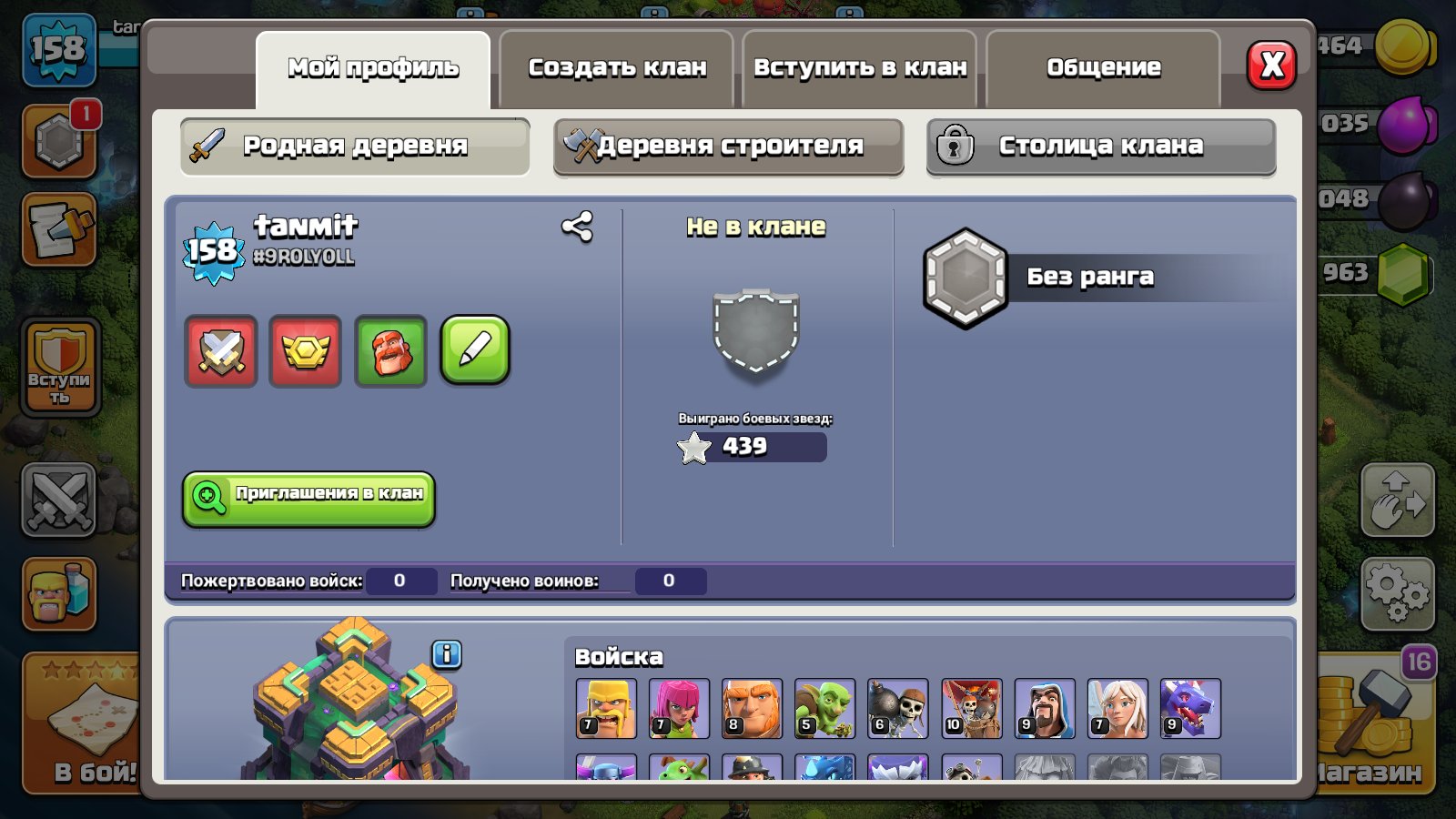
Task: Open the Общение tab
Action: (x=1103, y=66)
